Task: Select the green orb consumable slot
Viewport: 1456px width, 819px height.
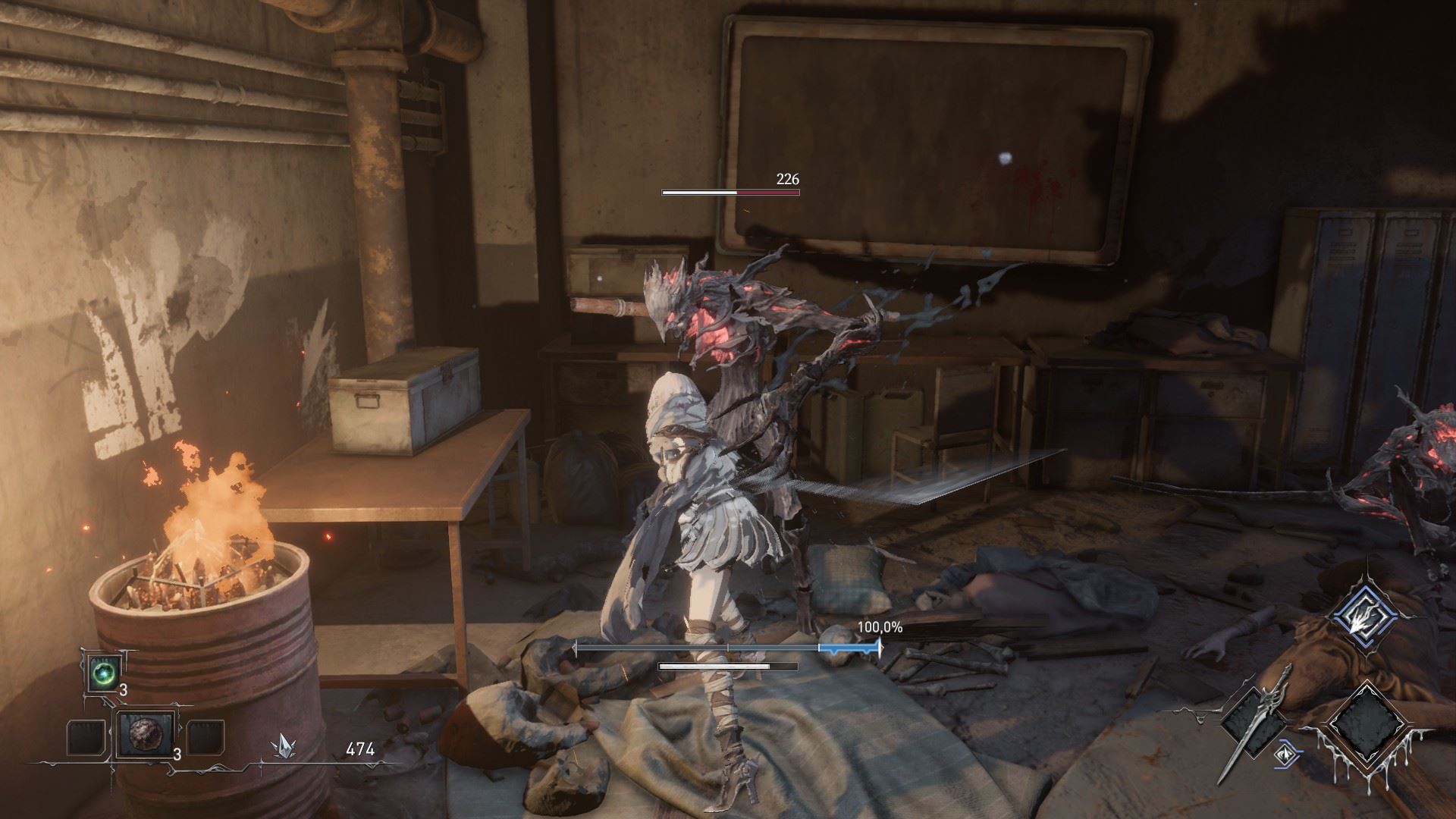Action: coord(100,673)
